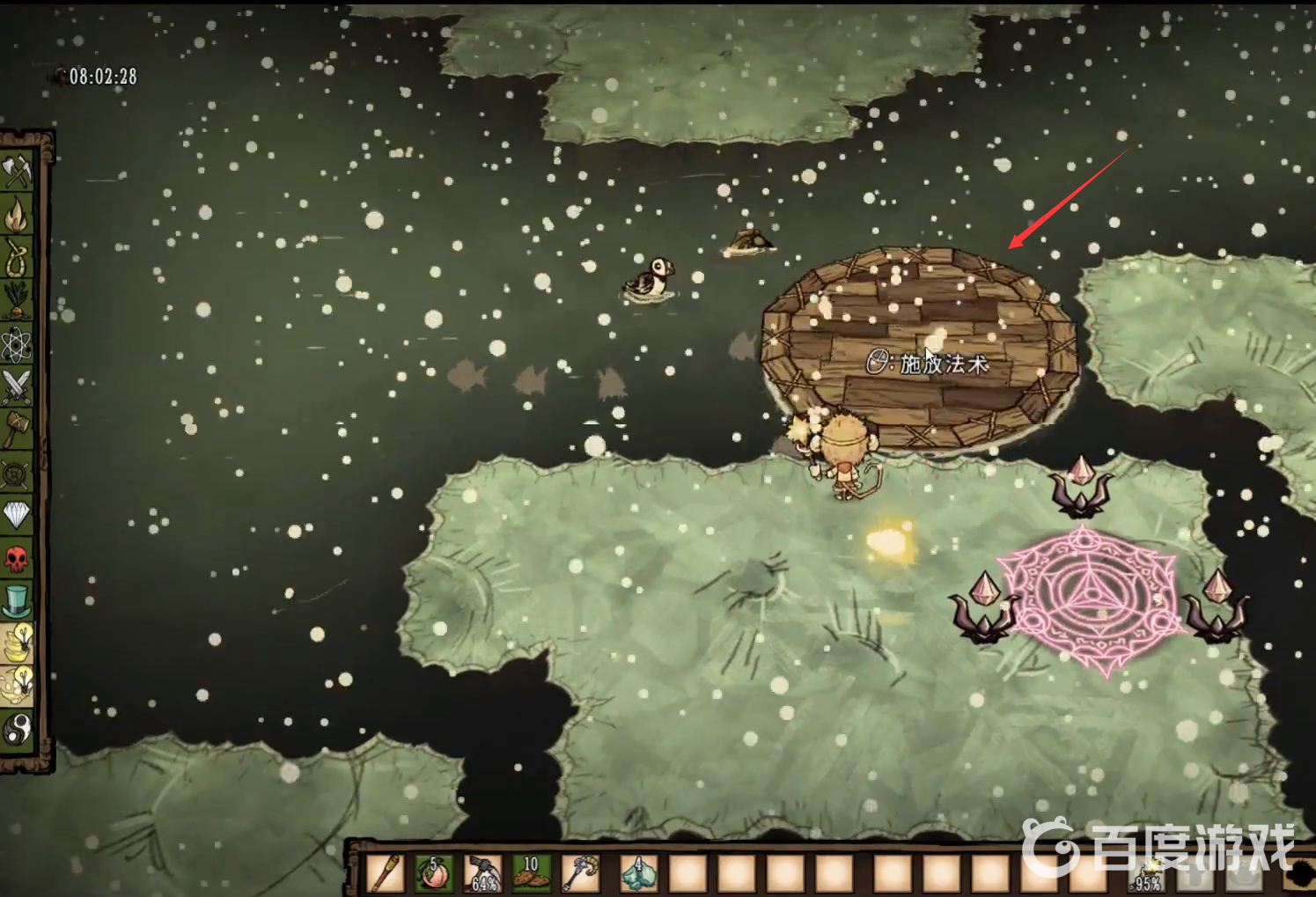The height and width of the screenshot is (897, 1316).
Task: Select the pickaxe at 64% durability
Action: [482, 873]
